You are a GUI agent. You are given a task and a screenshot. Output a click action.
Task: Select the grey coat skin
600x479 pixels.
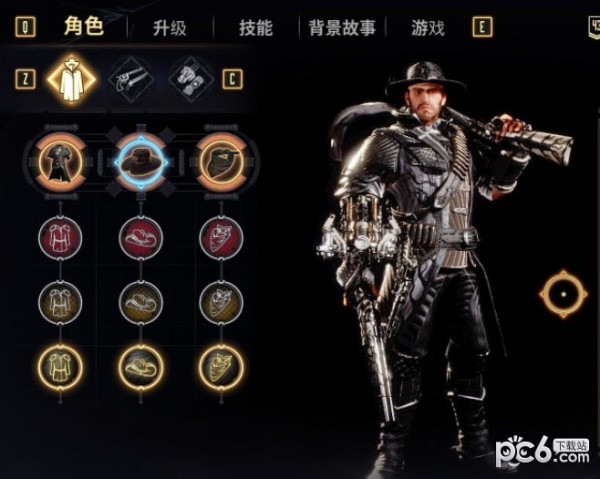click(59, 301)
